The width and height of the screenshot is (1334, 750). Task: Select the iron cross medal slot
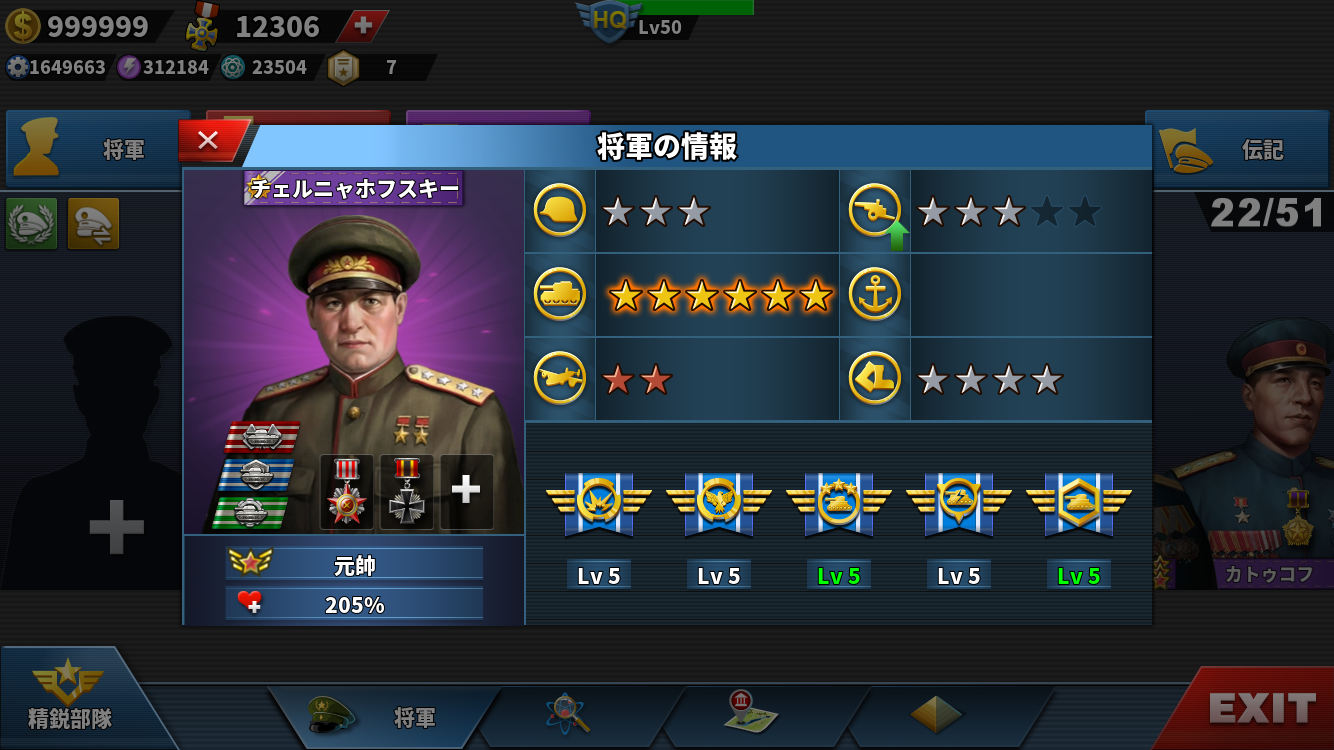[407, 492]
